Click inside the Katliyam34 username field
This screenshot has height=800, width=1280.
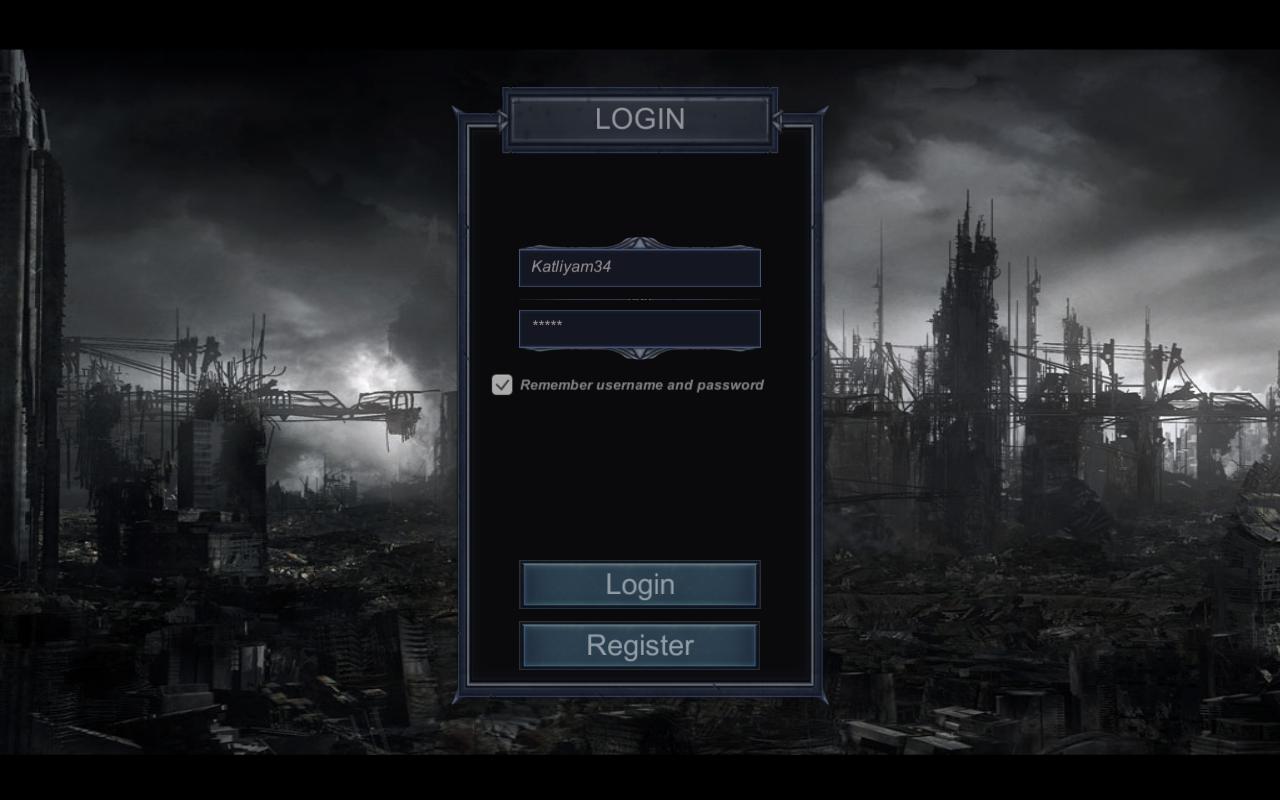639,267
